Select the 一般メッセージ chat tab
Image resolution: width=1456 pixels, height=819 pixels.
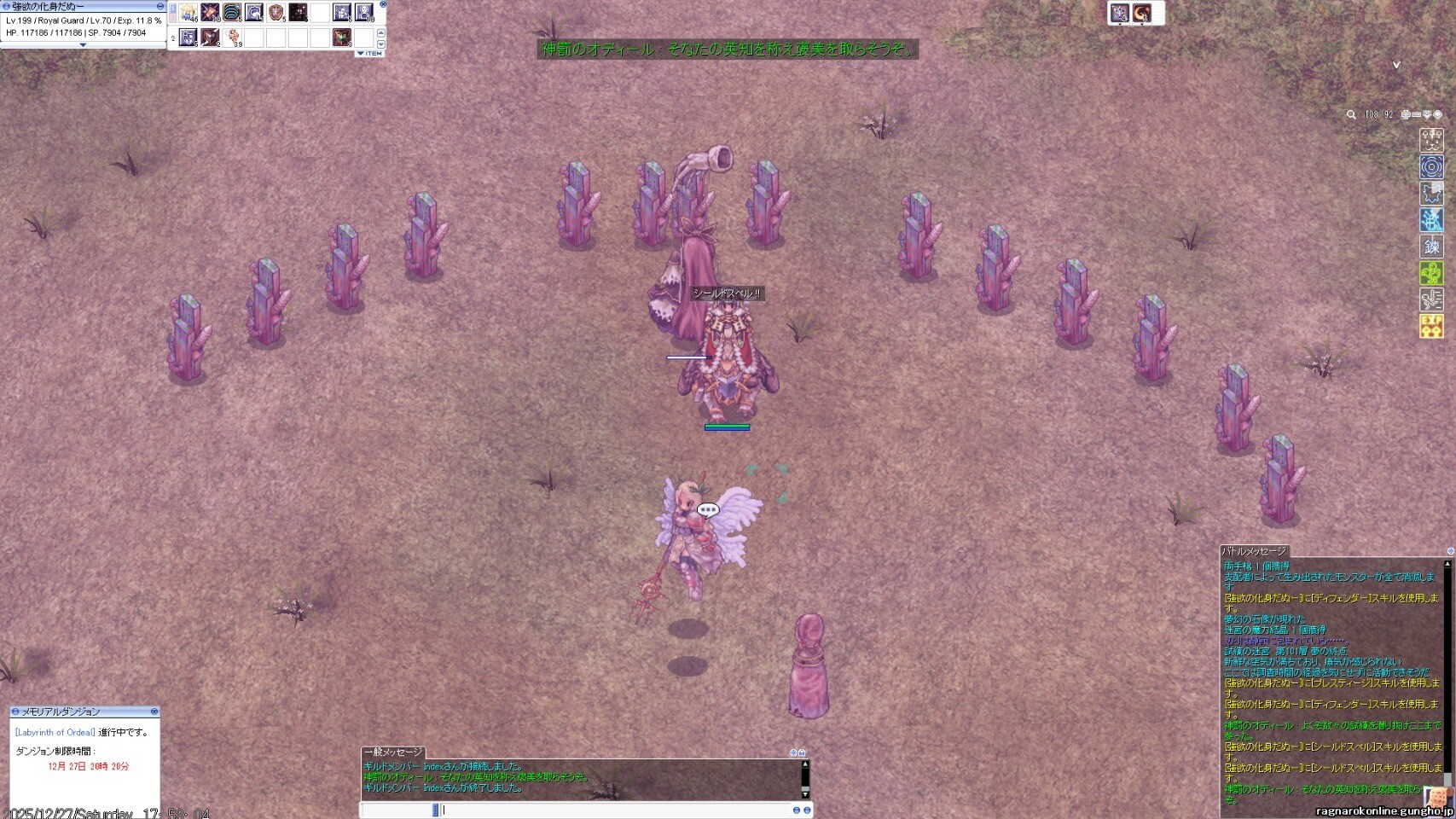(x=393, y=752)
